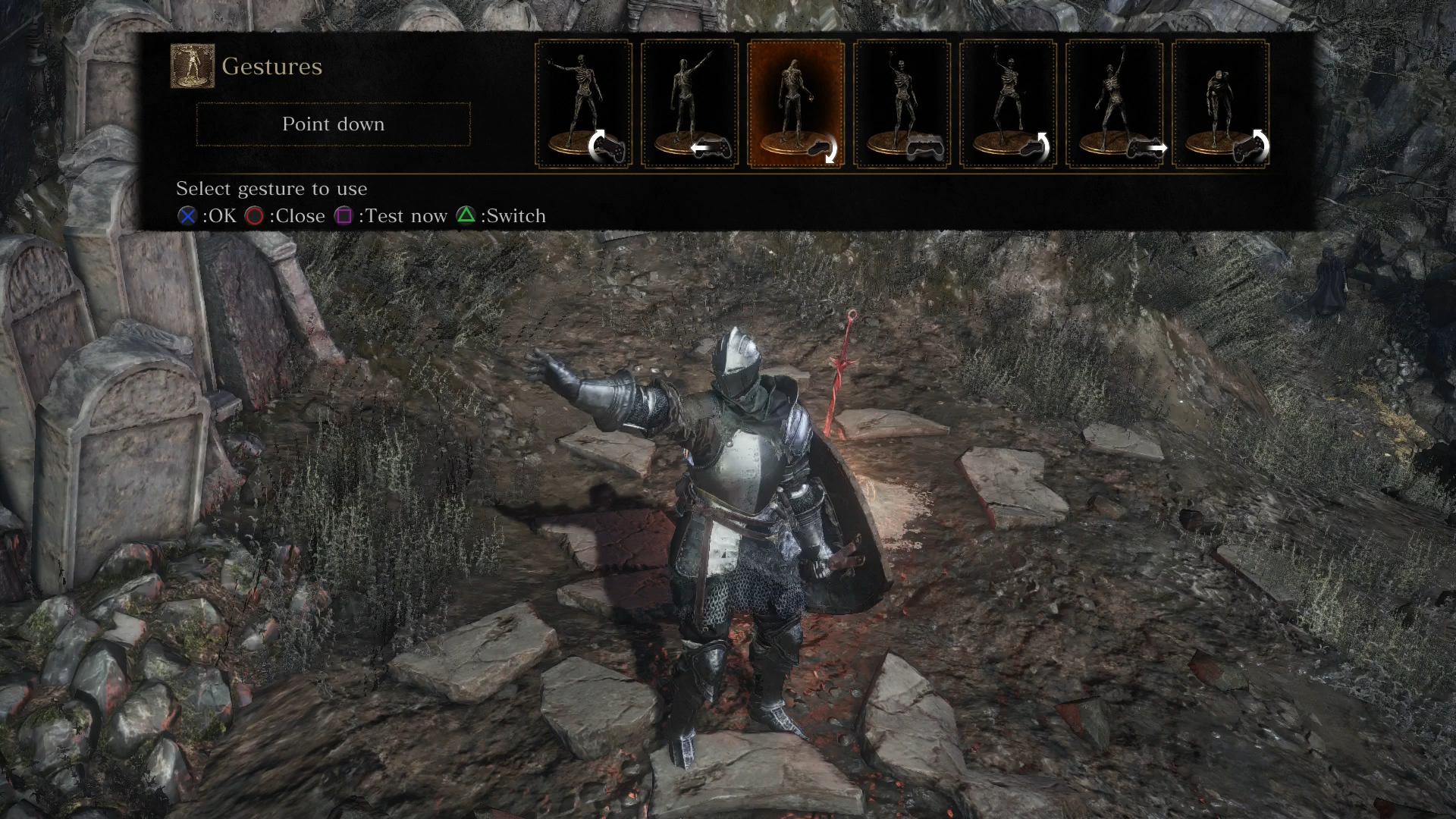Pick the gesture with left-arrow controller icon
1456x819 pixels.
click(x=689, y=104)
